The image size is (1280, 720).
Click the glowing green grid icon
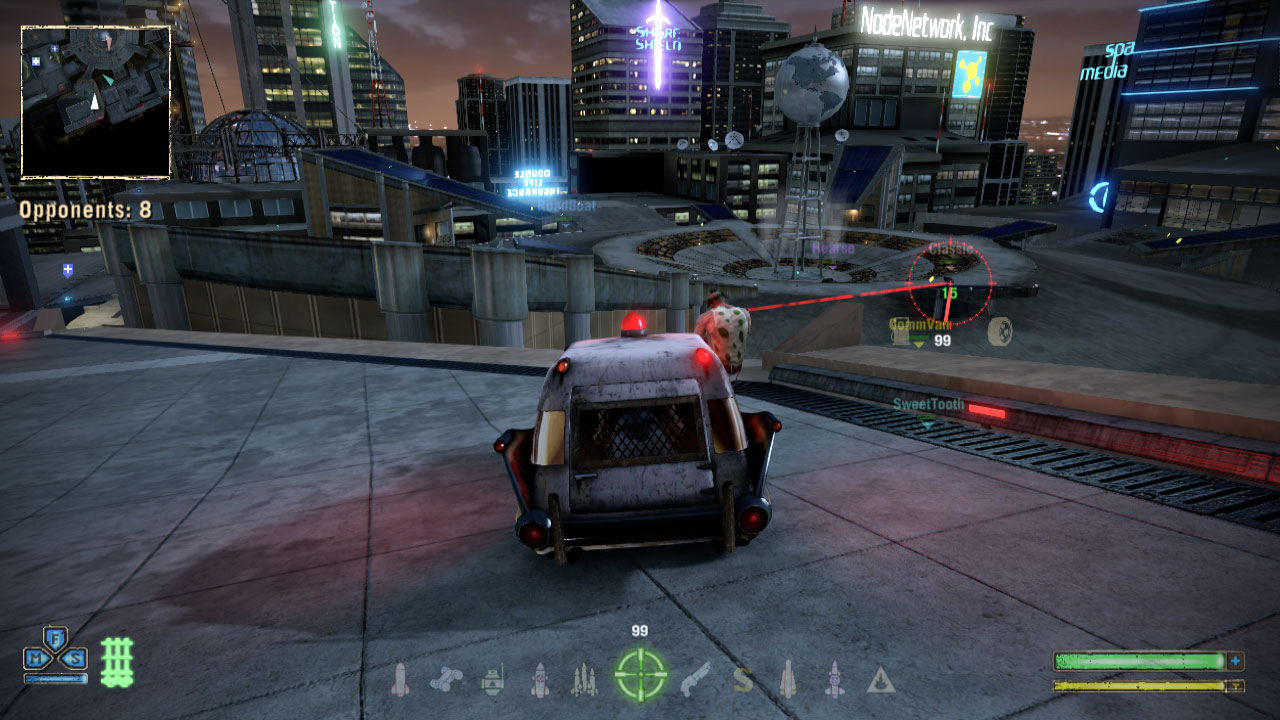(117, 661)
